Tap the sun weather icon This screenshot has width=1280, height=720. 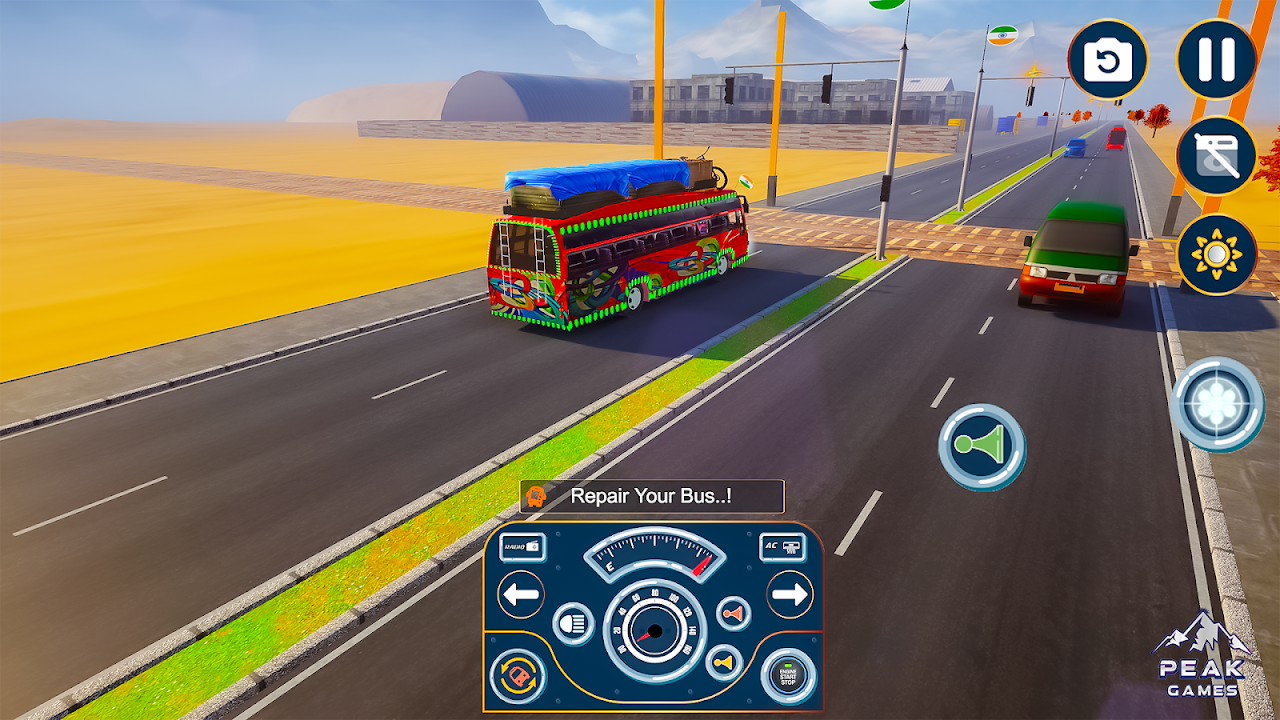1216,254
